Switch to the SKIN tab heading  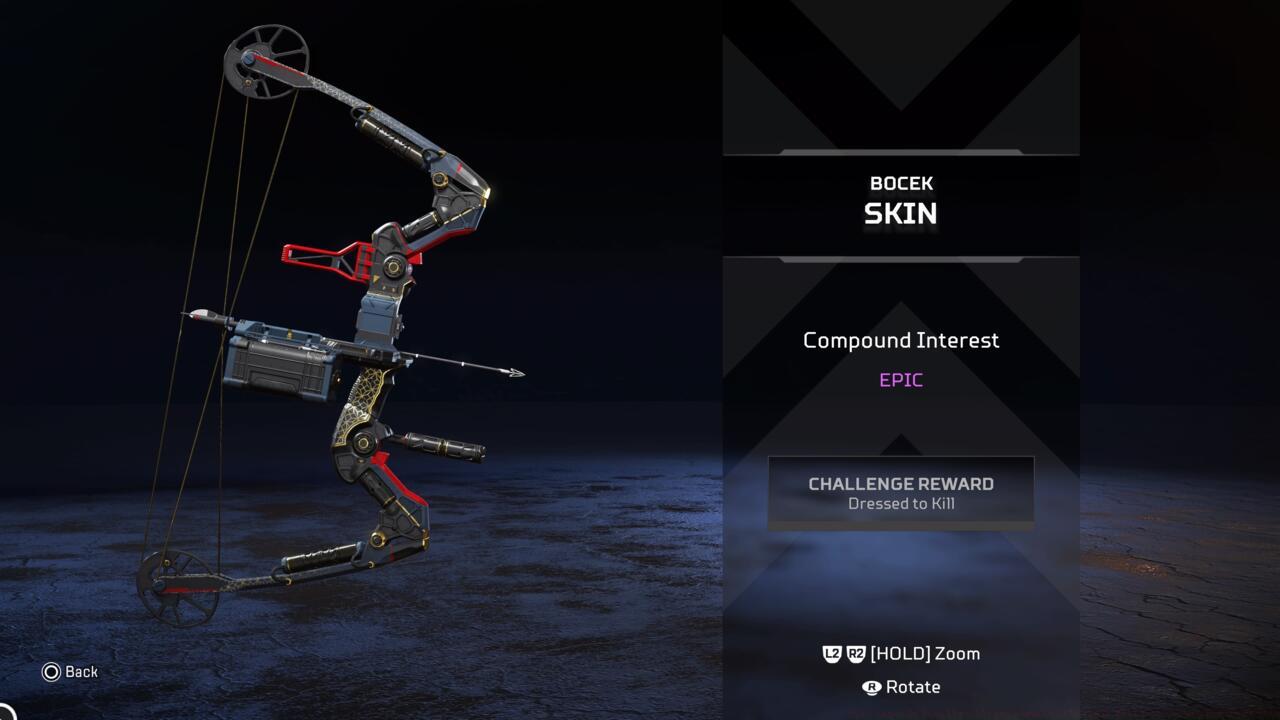(900, 212)
